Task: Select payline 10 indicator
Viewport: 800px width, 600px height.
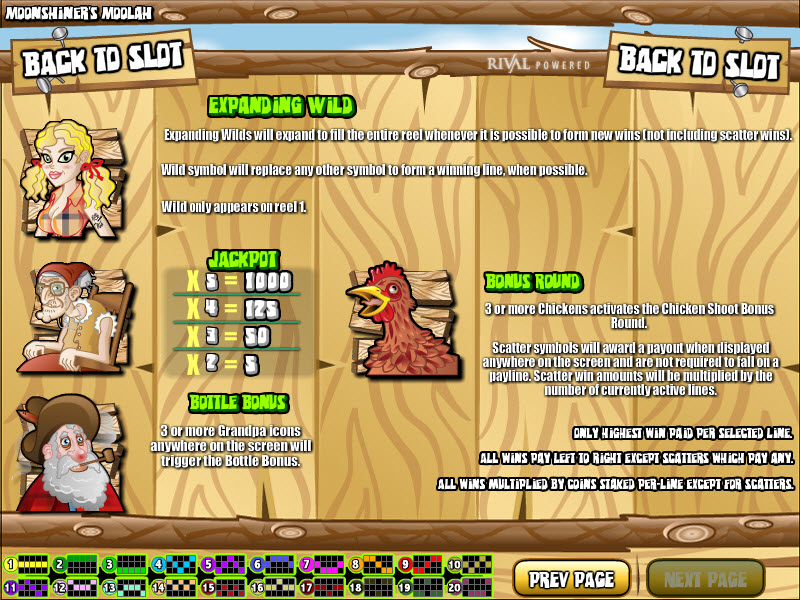Action: [469, 565]
